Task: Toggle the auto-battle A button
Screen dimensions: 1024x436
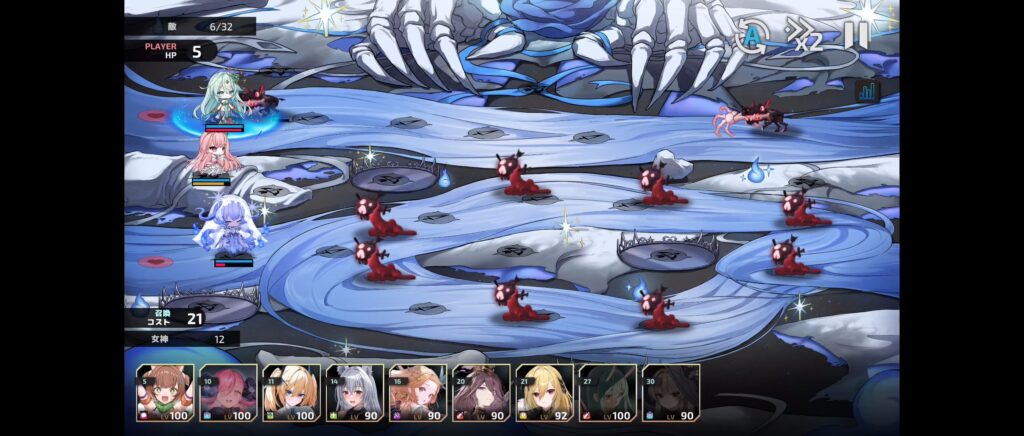Action: 751,36
